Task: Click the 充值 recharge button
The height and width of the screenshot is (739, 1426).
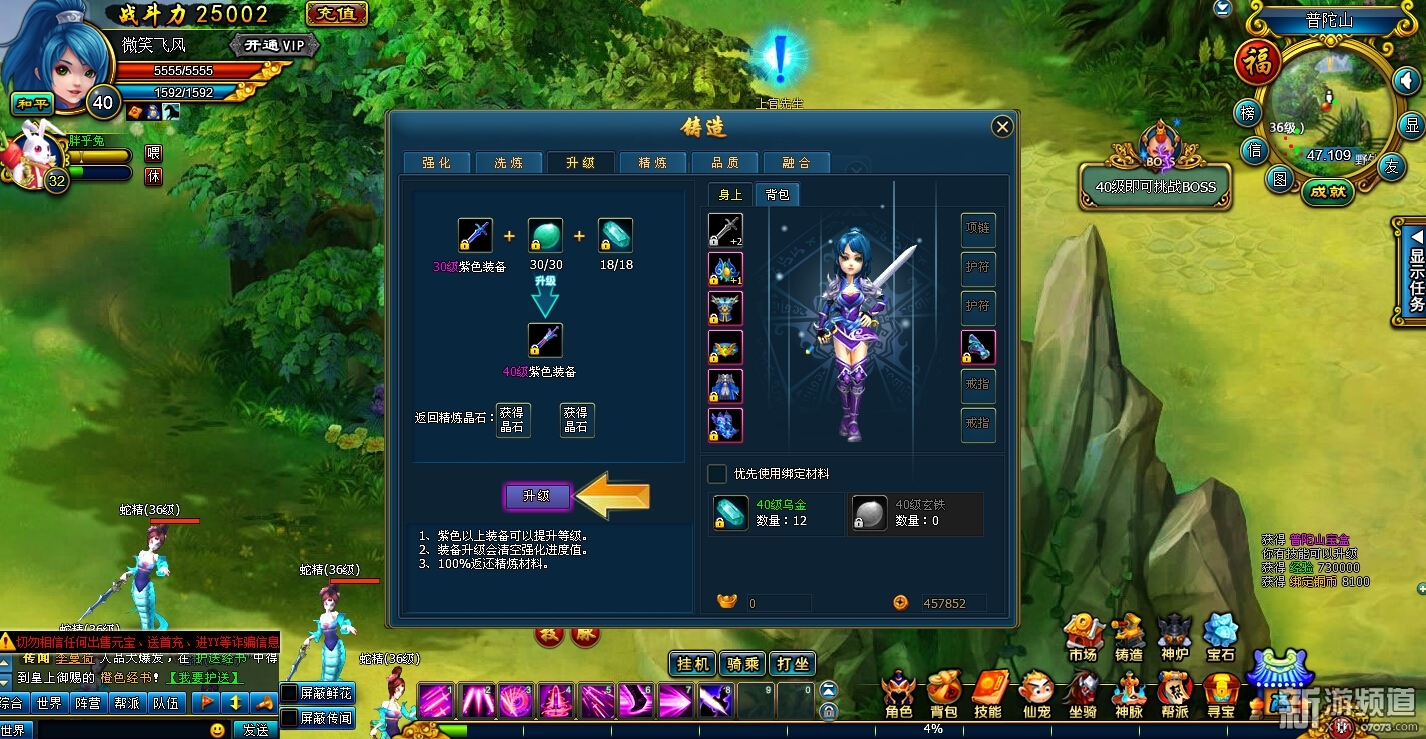Action: 337,14
